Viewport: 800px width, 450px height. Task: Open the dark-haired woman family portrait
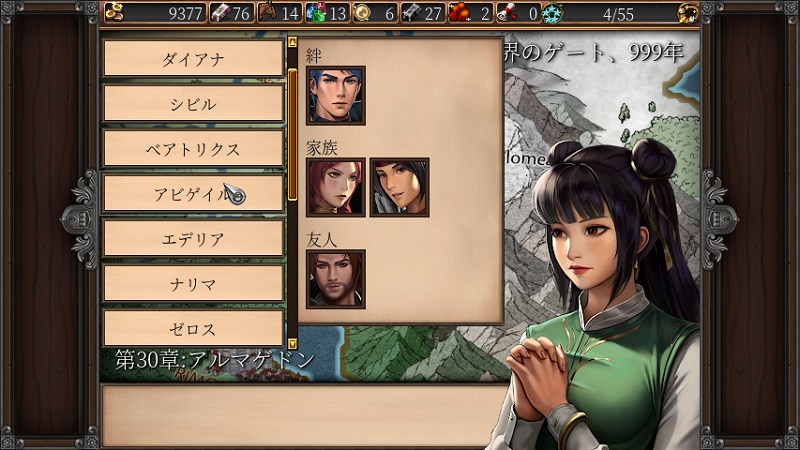pyautogui.click(x=399, y=187)
